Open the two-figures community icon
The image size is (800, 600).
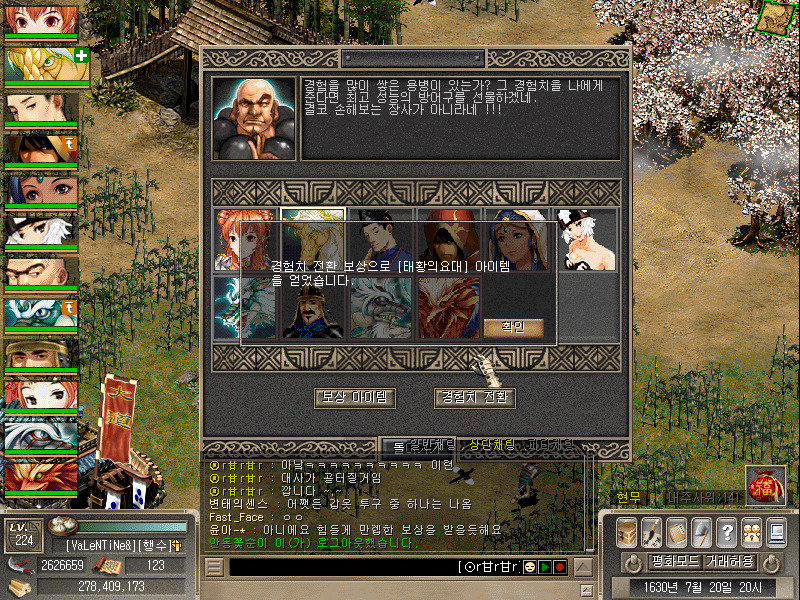click(751, 533)
